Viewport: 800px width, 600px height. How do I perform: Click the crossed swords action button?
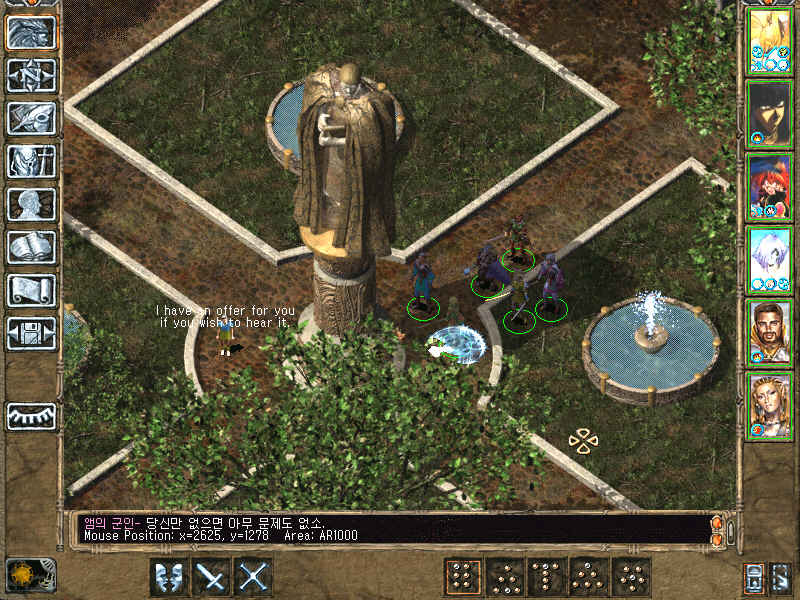(254, 577)
